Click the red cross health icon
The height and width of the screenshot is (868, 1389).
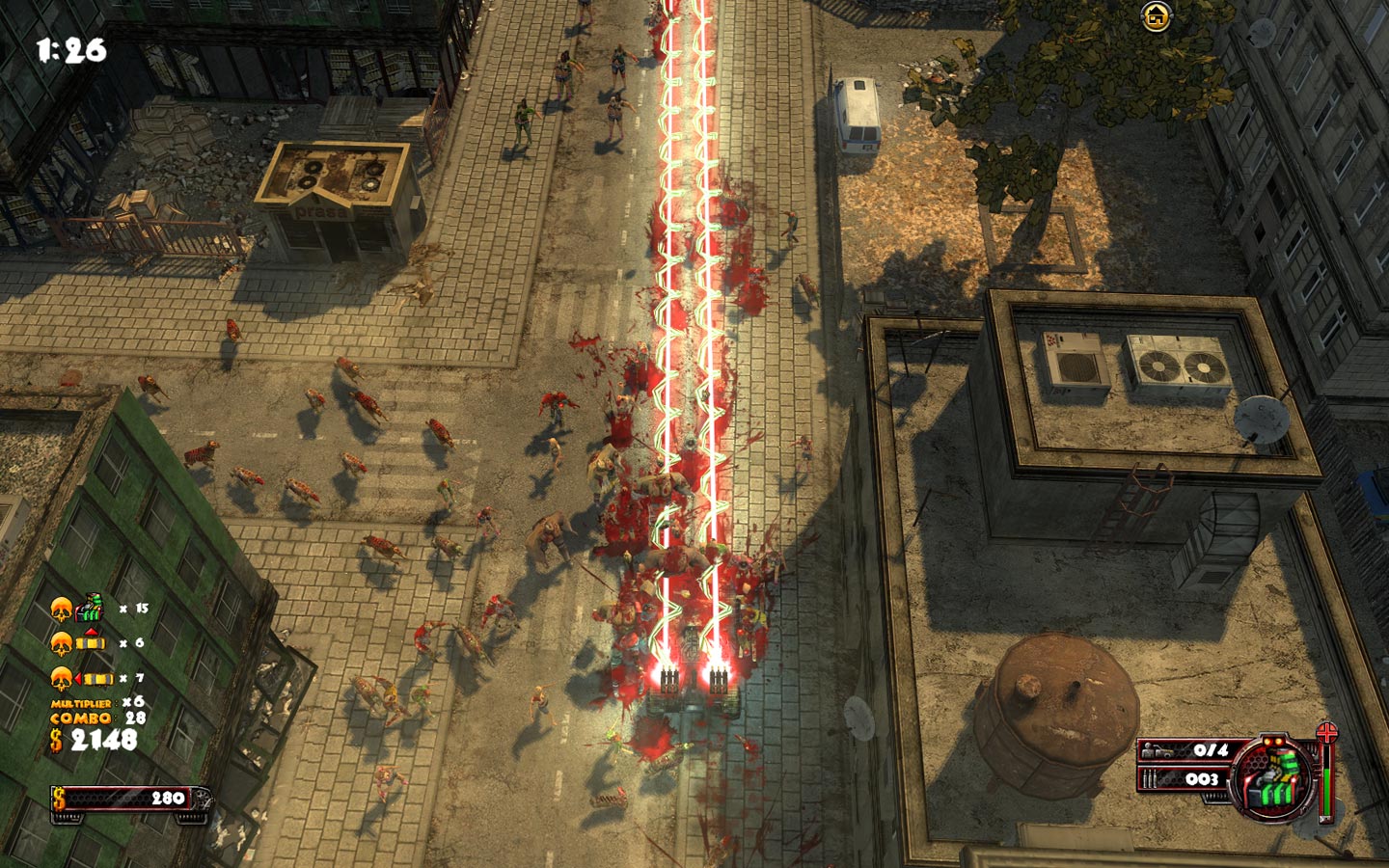[1327, 733]
